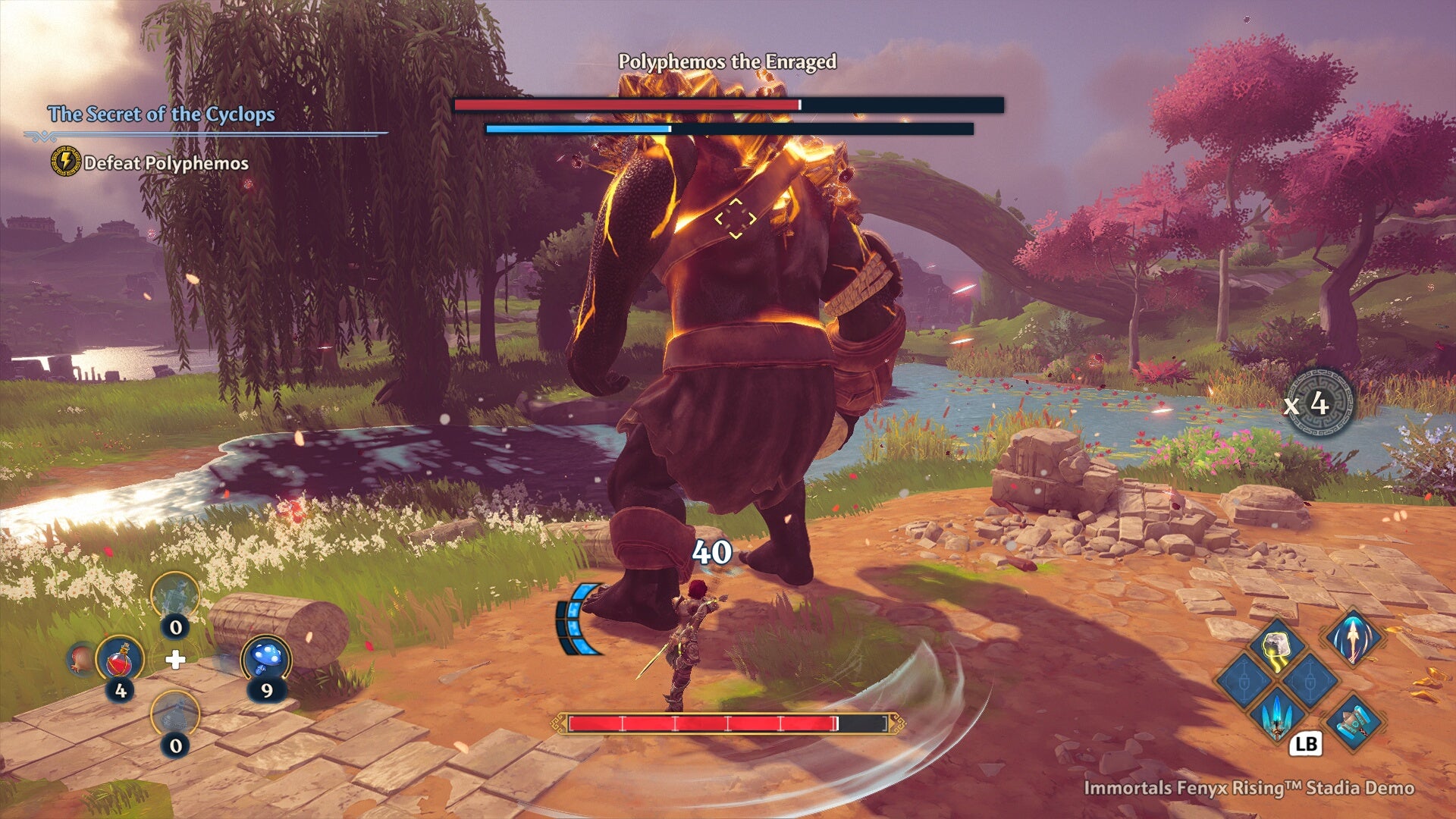Screen dimensions: 1456x819
Task: Click the targeting crosshair on Polyphemos
Action: pos(734,218)
